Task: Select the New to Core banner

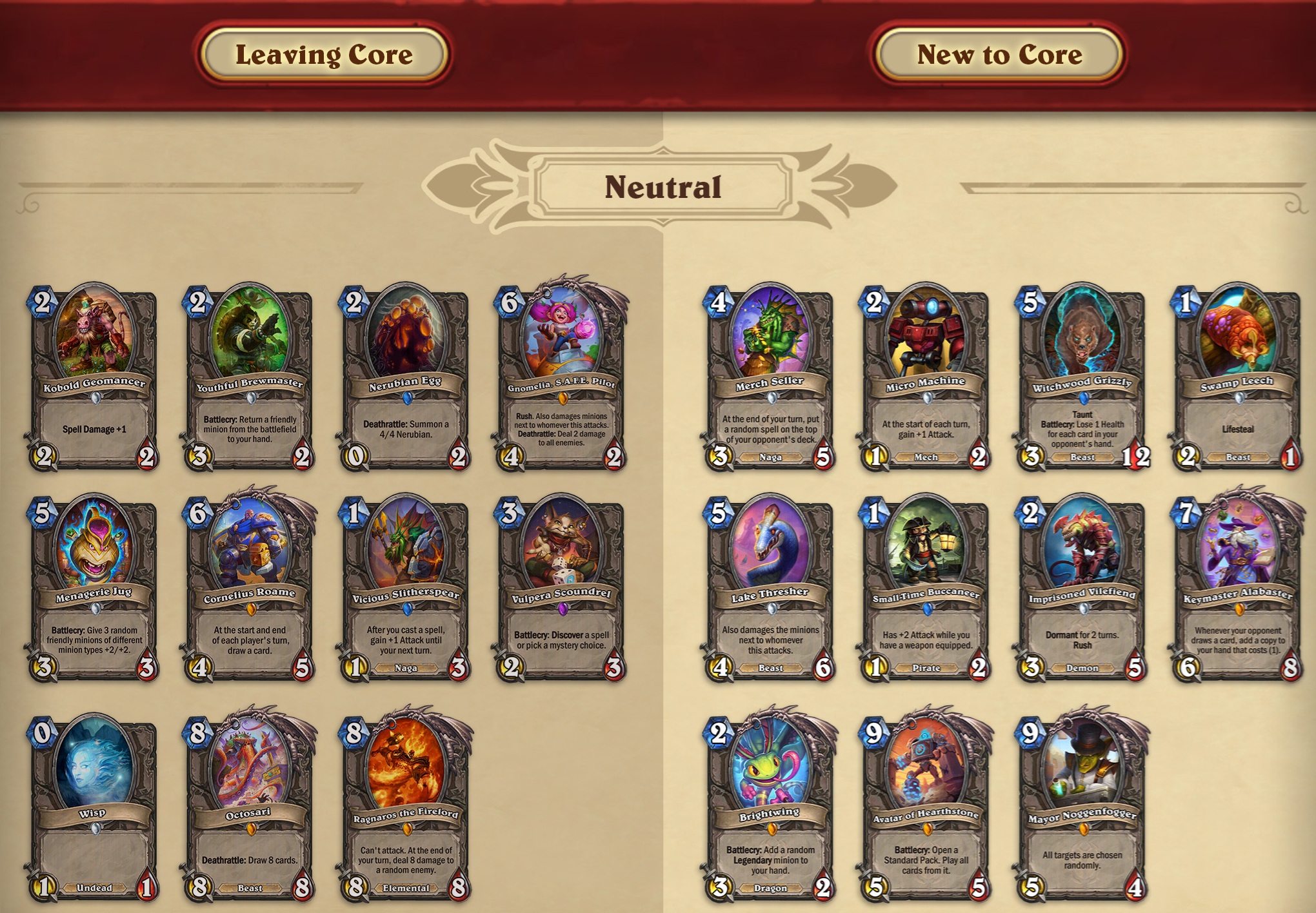Action: [x=999, y=55]
